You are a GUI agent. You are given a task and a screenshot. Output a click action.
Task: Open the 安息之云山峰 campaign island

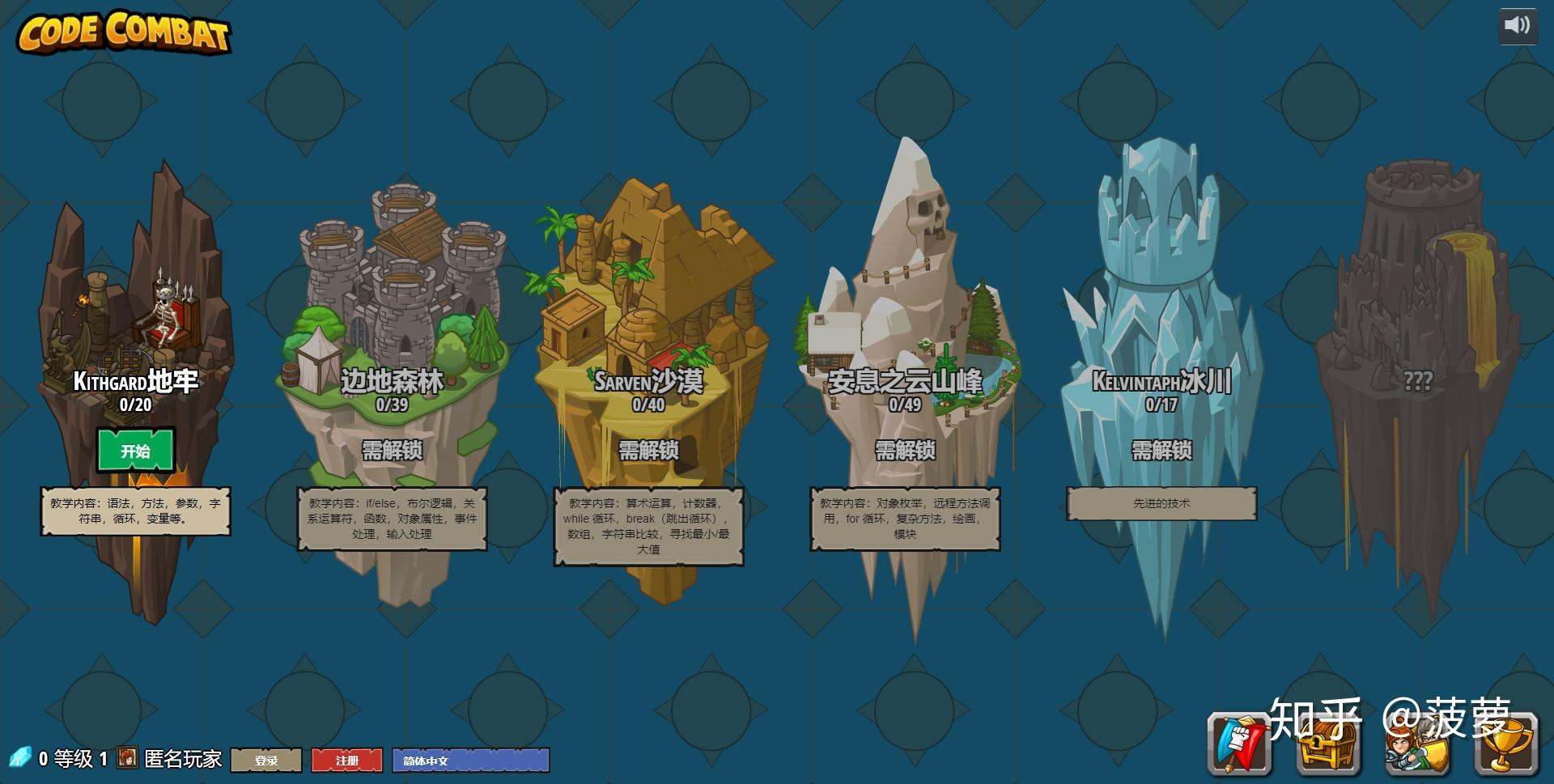click(905, 324)
